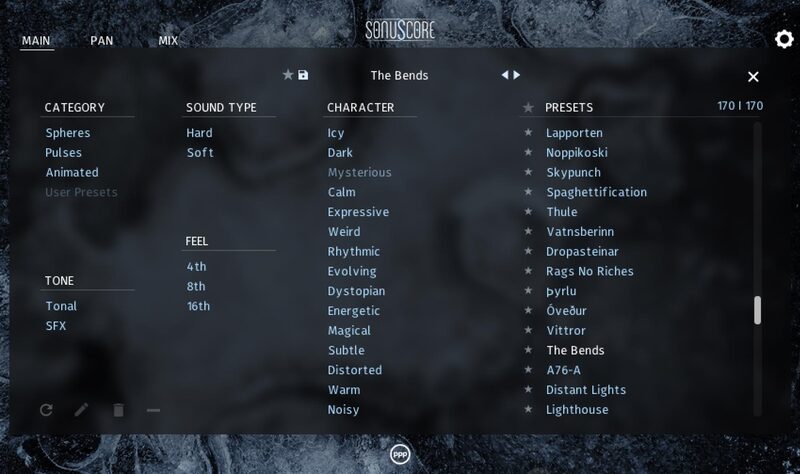Image resolution: width=800 pixels, height=474 pixels.
Task: Pick the 16th feel filter
Action: [198, 306]
